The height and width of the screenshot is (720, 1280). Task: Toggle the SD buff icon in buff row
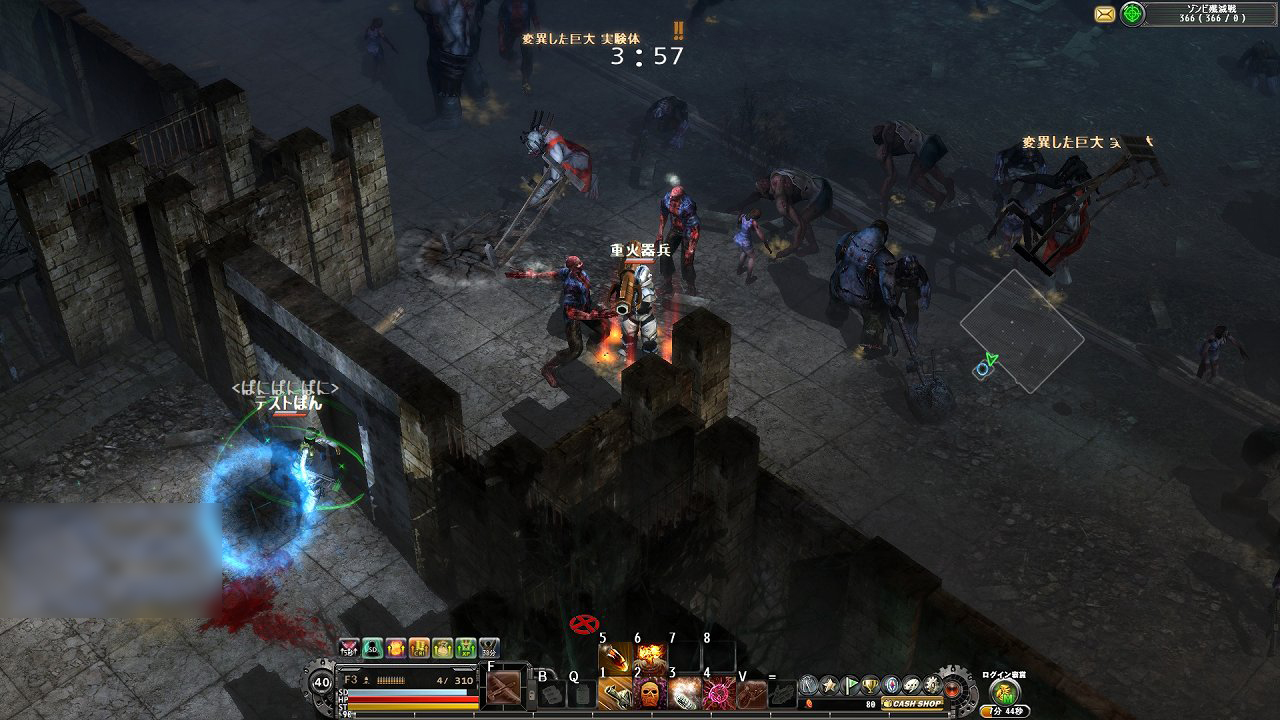(373, 648)
